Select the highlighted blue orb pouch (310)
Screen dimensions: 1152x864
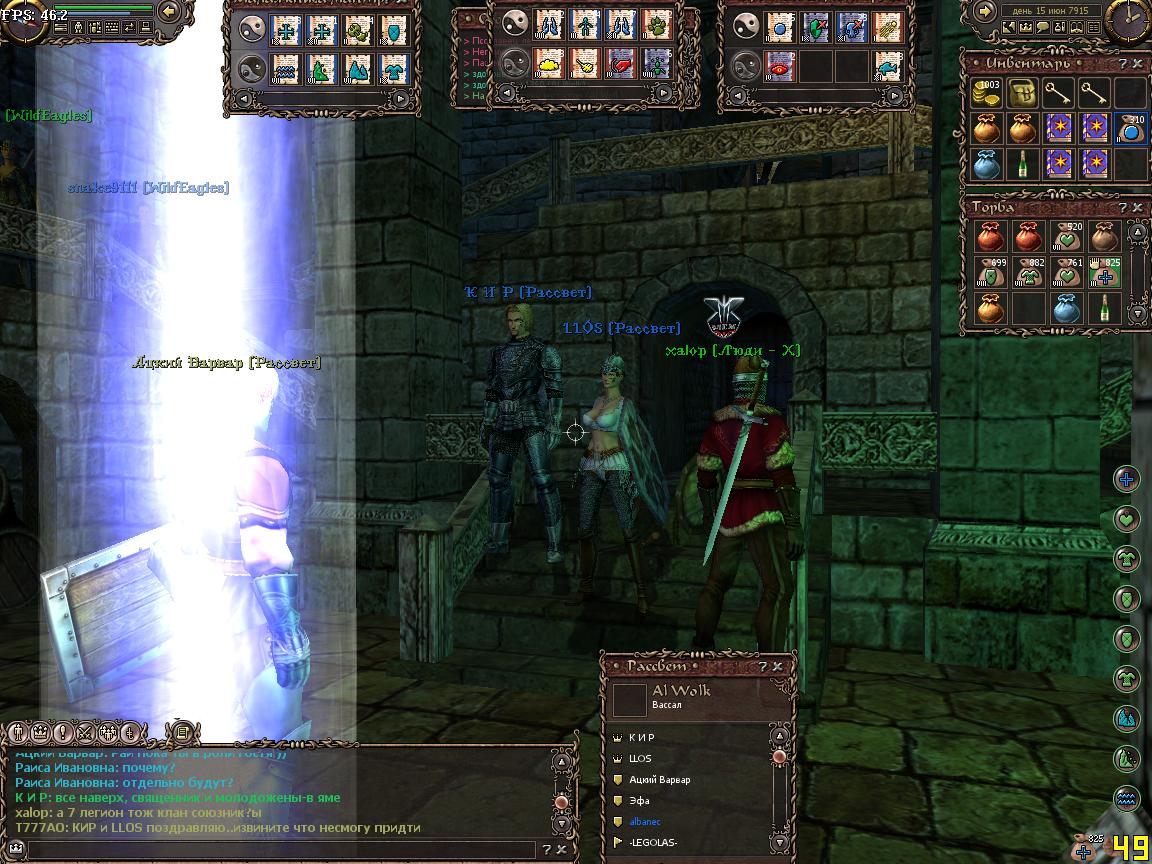[1130, 128]
